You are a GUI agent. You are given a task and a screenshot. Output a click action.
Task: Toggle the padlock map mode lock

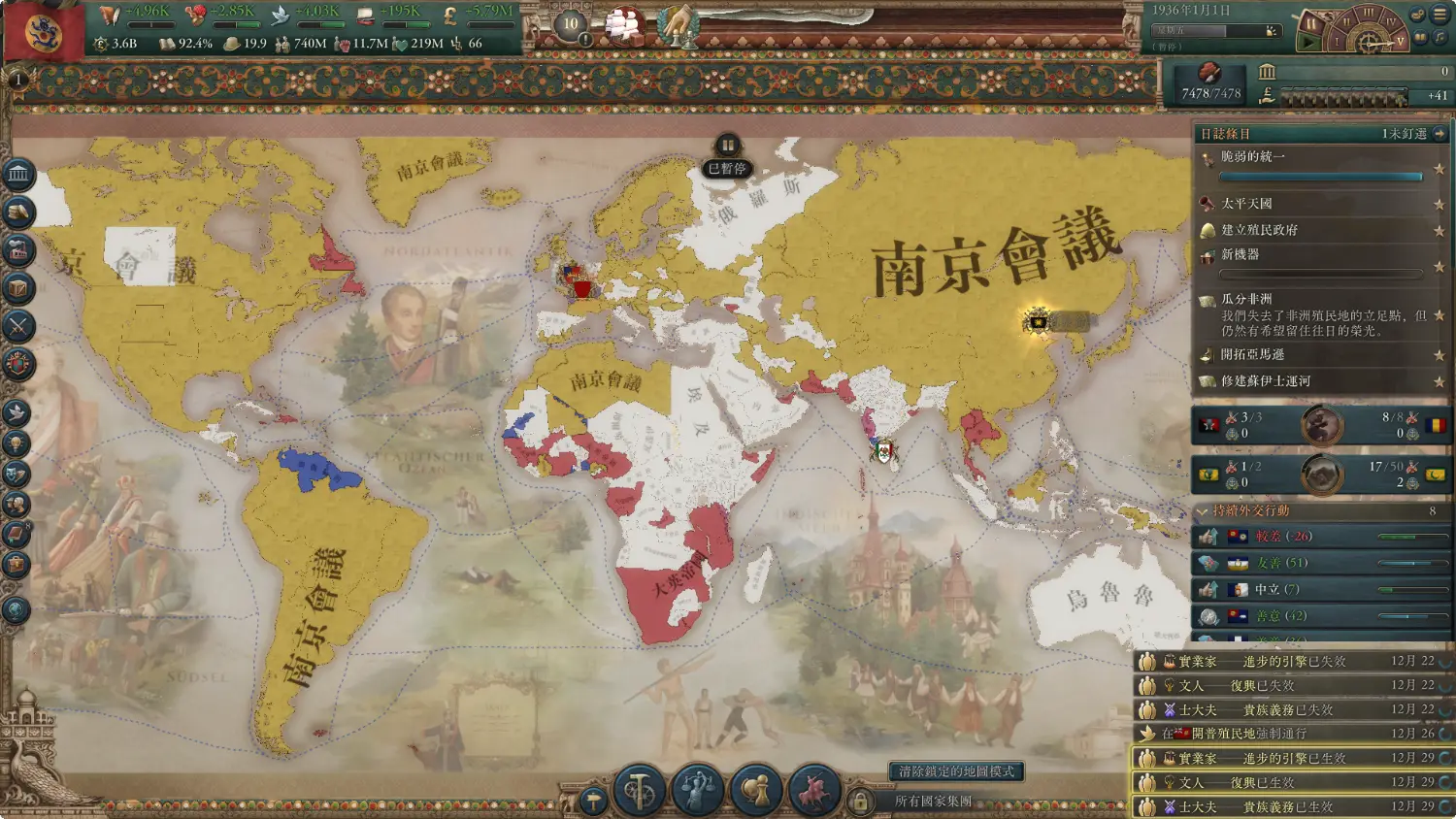859,802
